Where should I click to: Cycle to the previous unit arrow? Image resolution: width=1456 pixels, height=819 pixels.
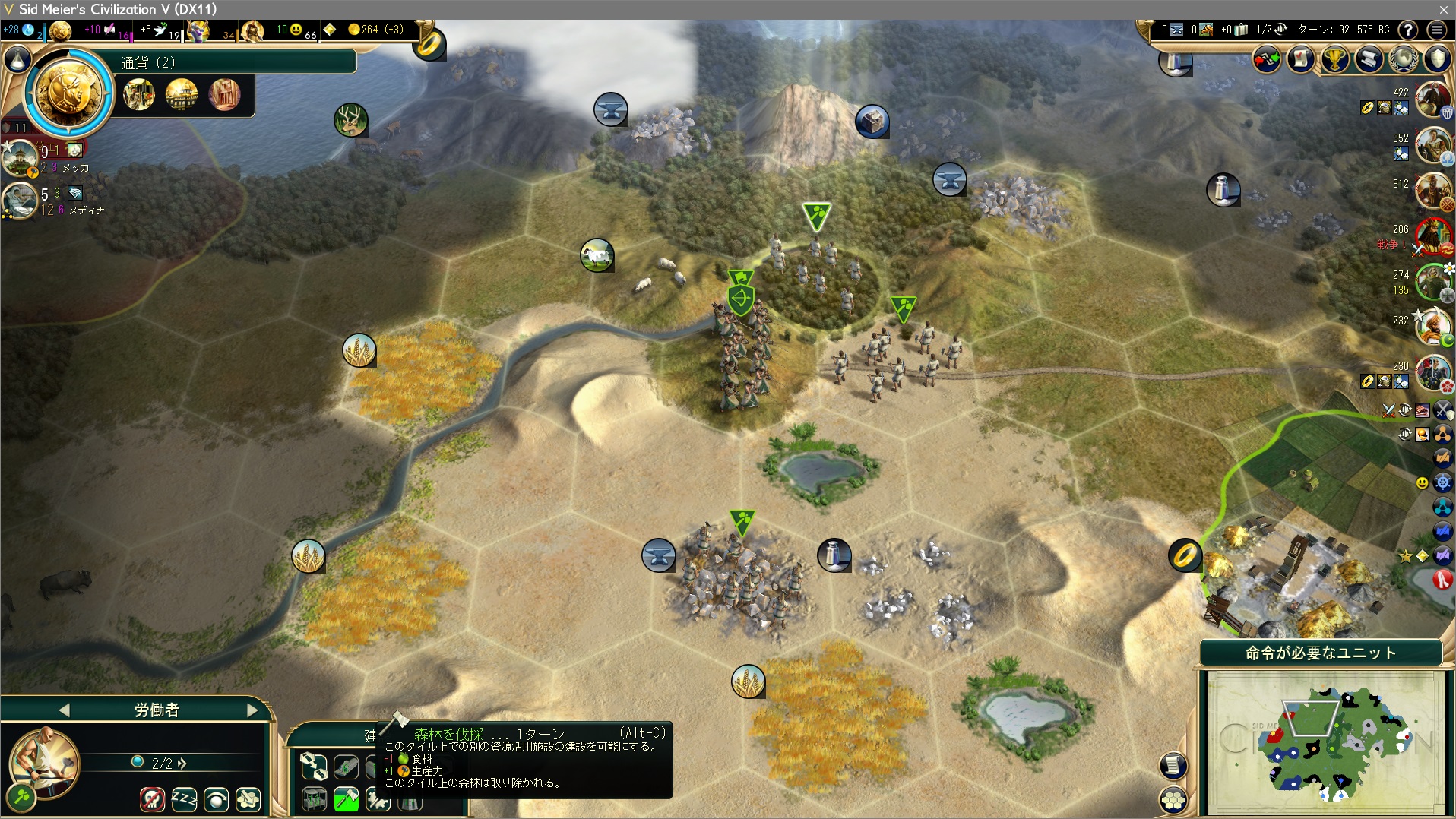(x=64, y=710)
